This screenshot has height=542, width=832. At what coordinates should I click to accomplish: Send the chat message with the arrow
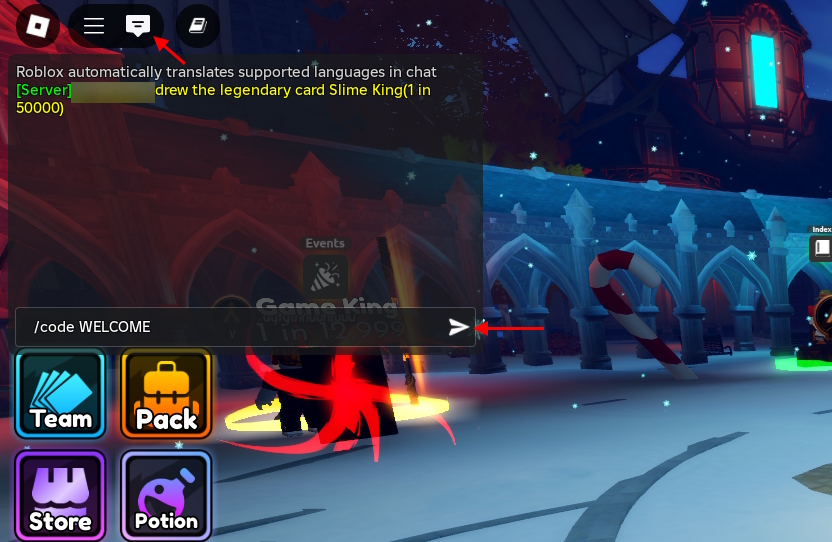click(x=458, y=327)
